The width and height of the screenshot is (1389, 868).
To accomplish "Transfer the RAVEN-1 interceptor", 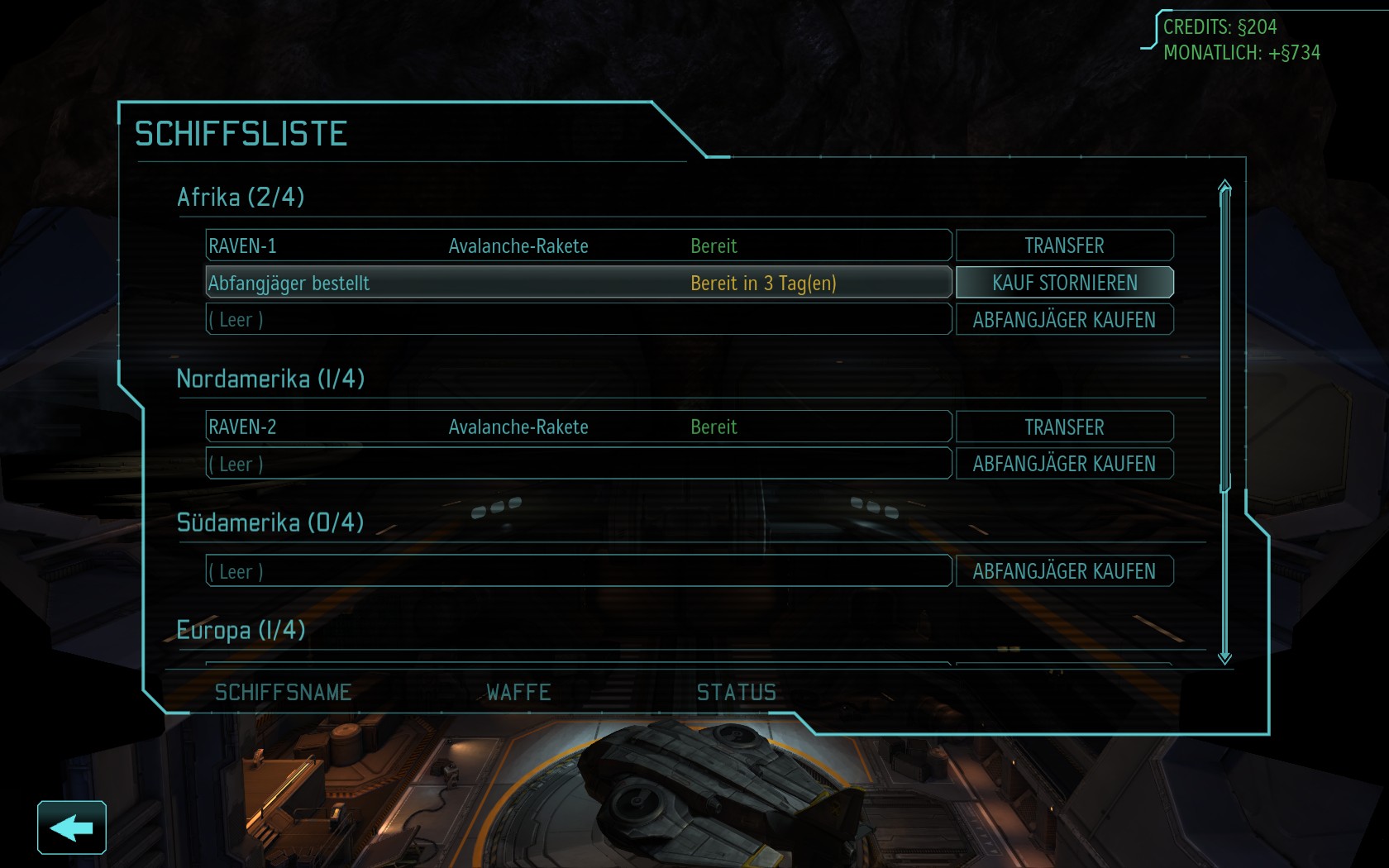I will click(x=1064, y=246).
